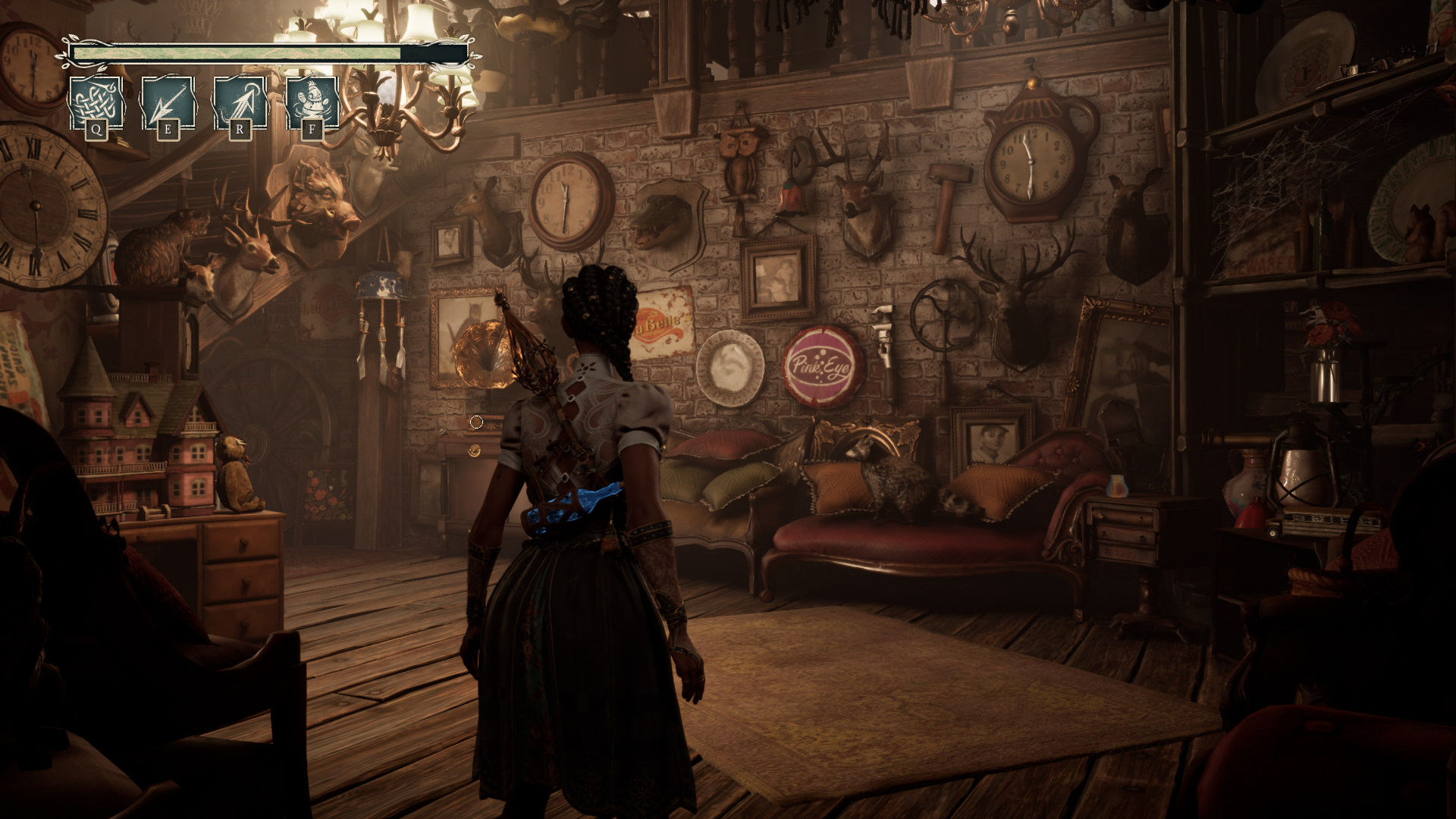Use the upward-pointing arrow ability
Screen dimensions: 1456x819
240,103
